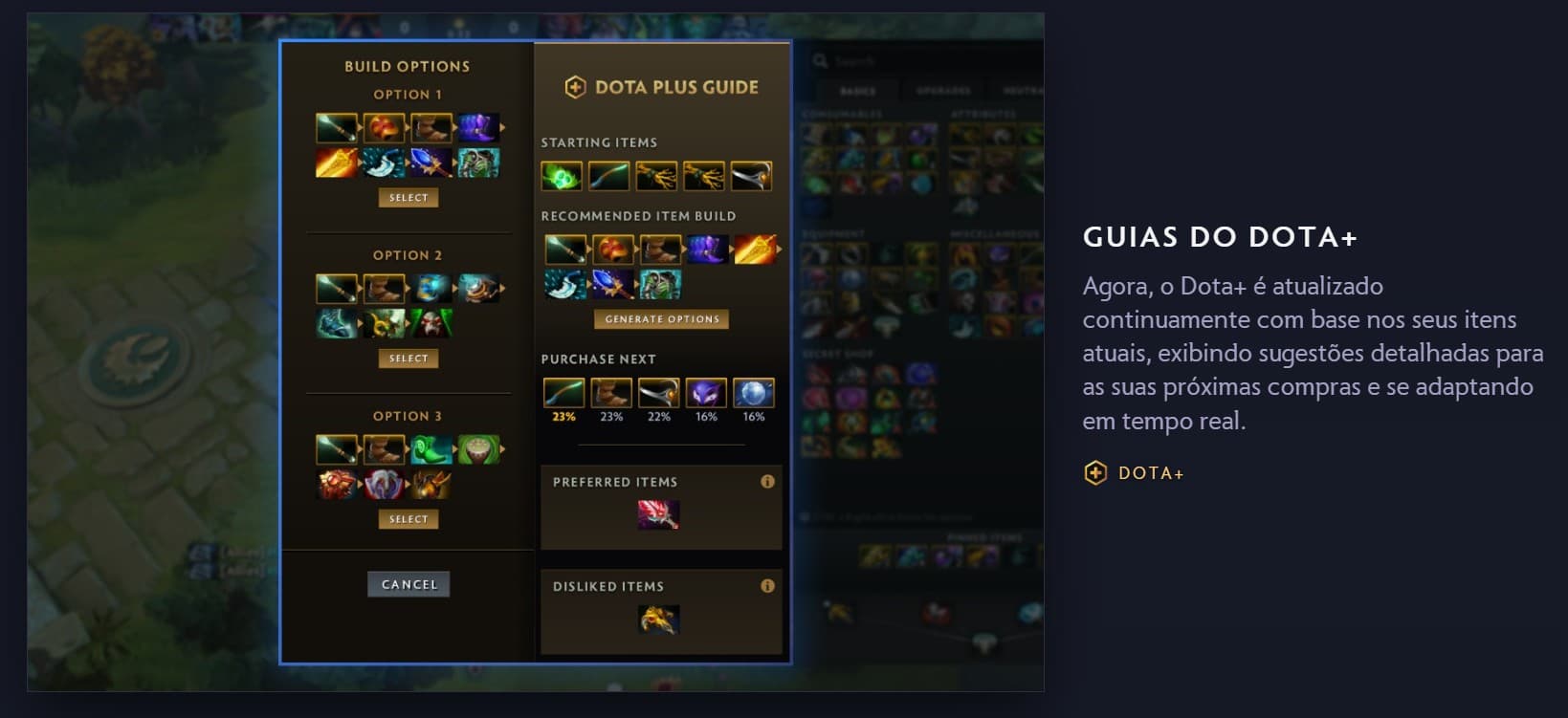
Task: Click the highlighted 23% purchase probability
Action: (563, 417)
